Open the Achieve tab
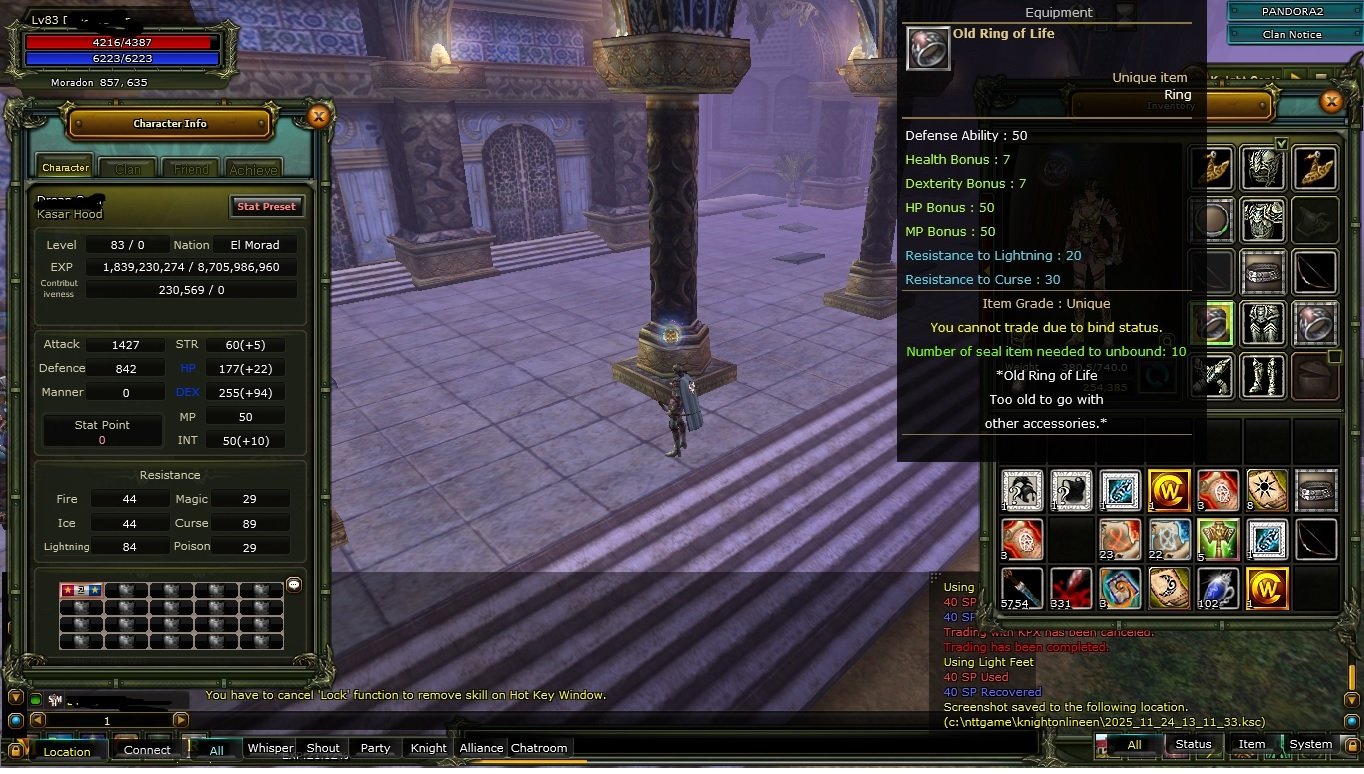The height and width of the screenshot is (774, 1364). coord(253,169)
